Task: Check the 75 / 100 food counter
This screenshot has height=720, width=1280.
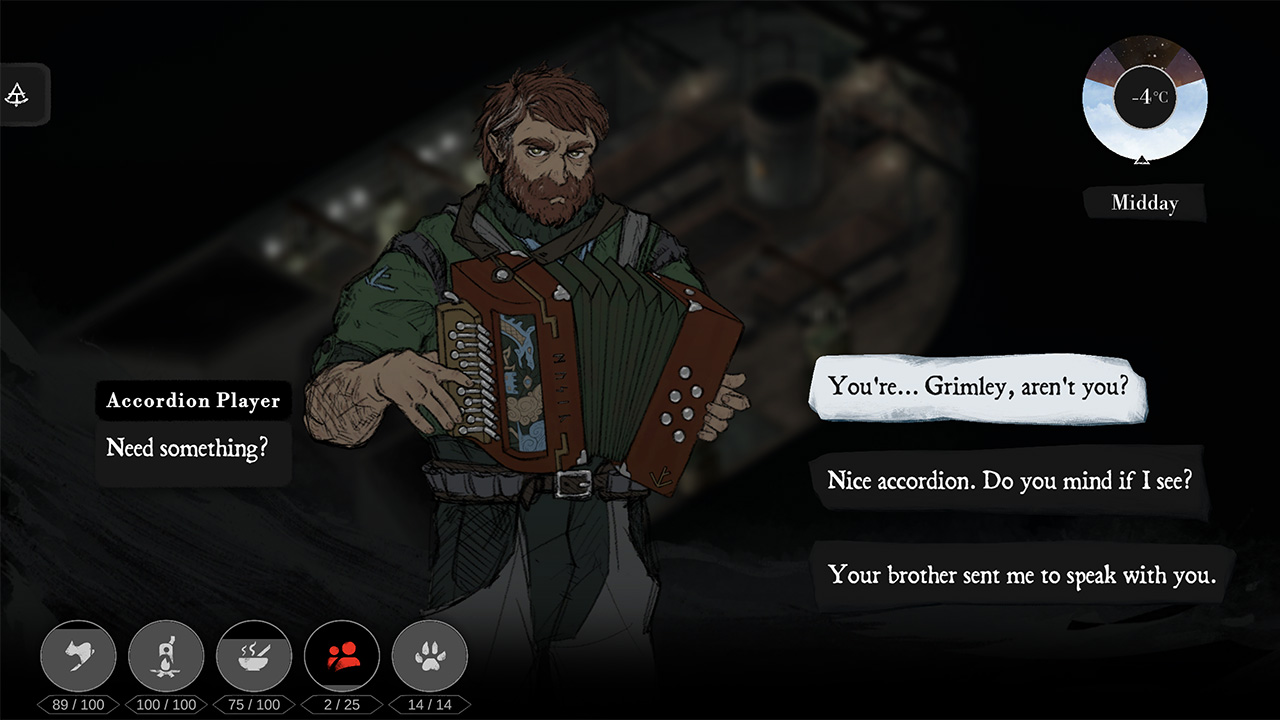Action: point(253,704)
